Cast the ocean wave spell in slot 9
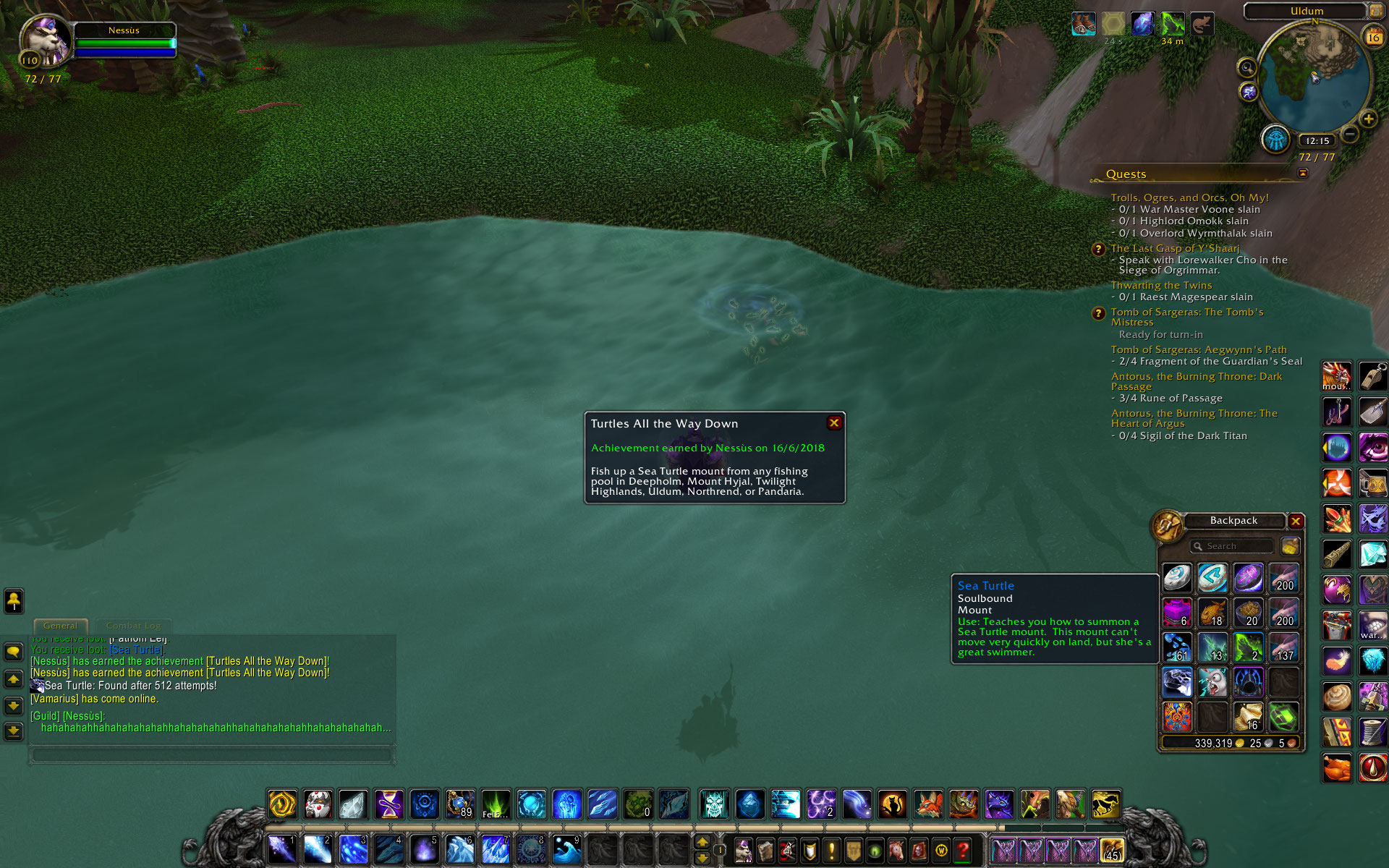1389x868 pixels. (566, 849)
